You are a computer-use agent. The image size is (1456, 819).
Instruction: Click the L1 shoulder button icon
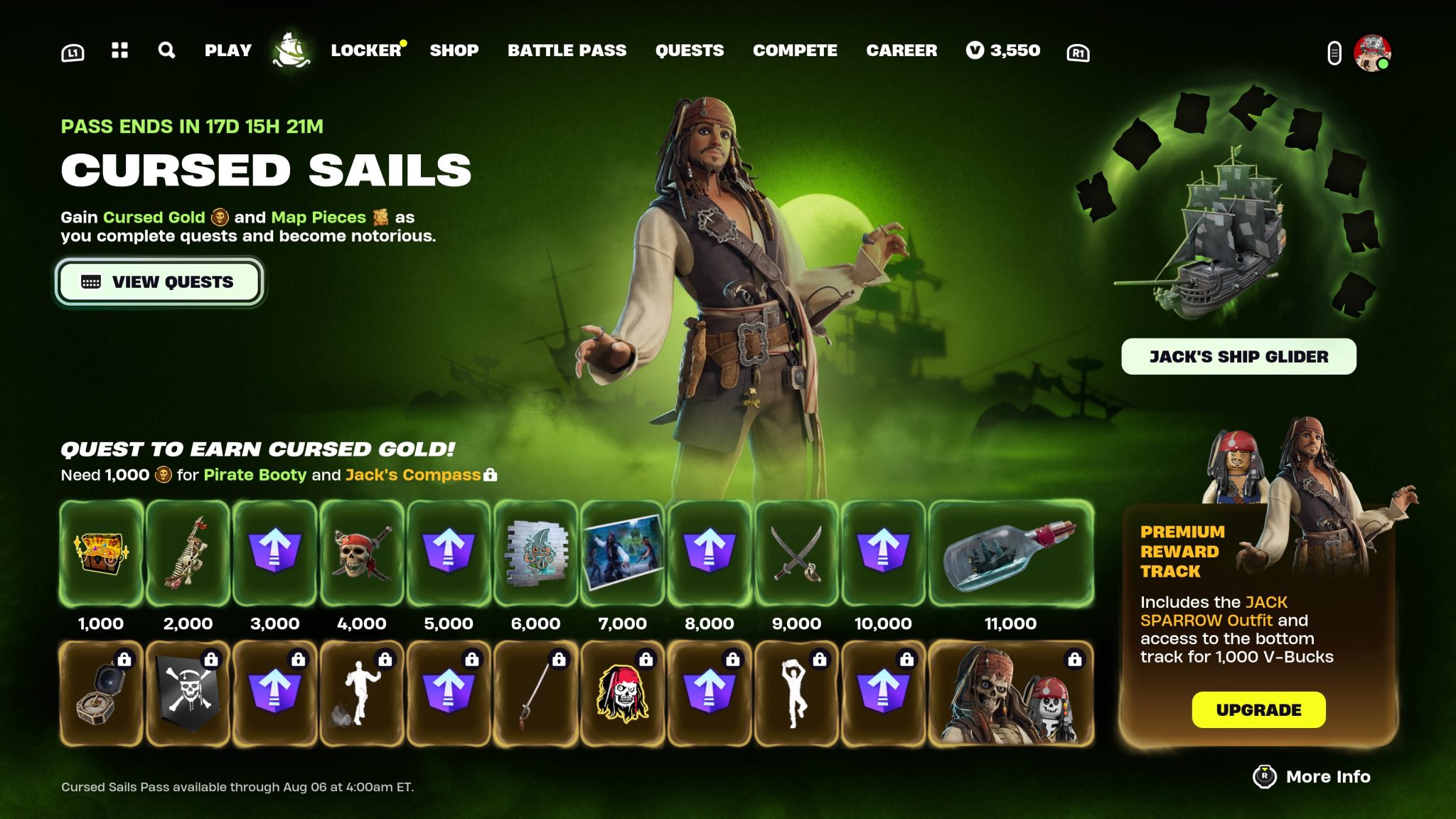pos(74,50)
